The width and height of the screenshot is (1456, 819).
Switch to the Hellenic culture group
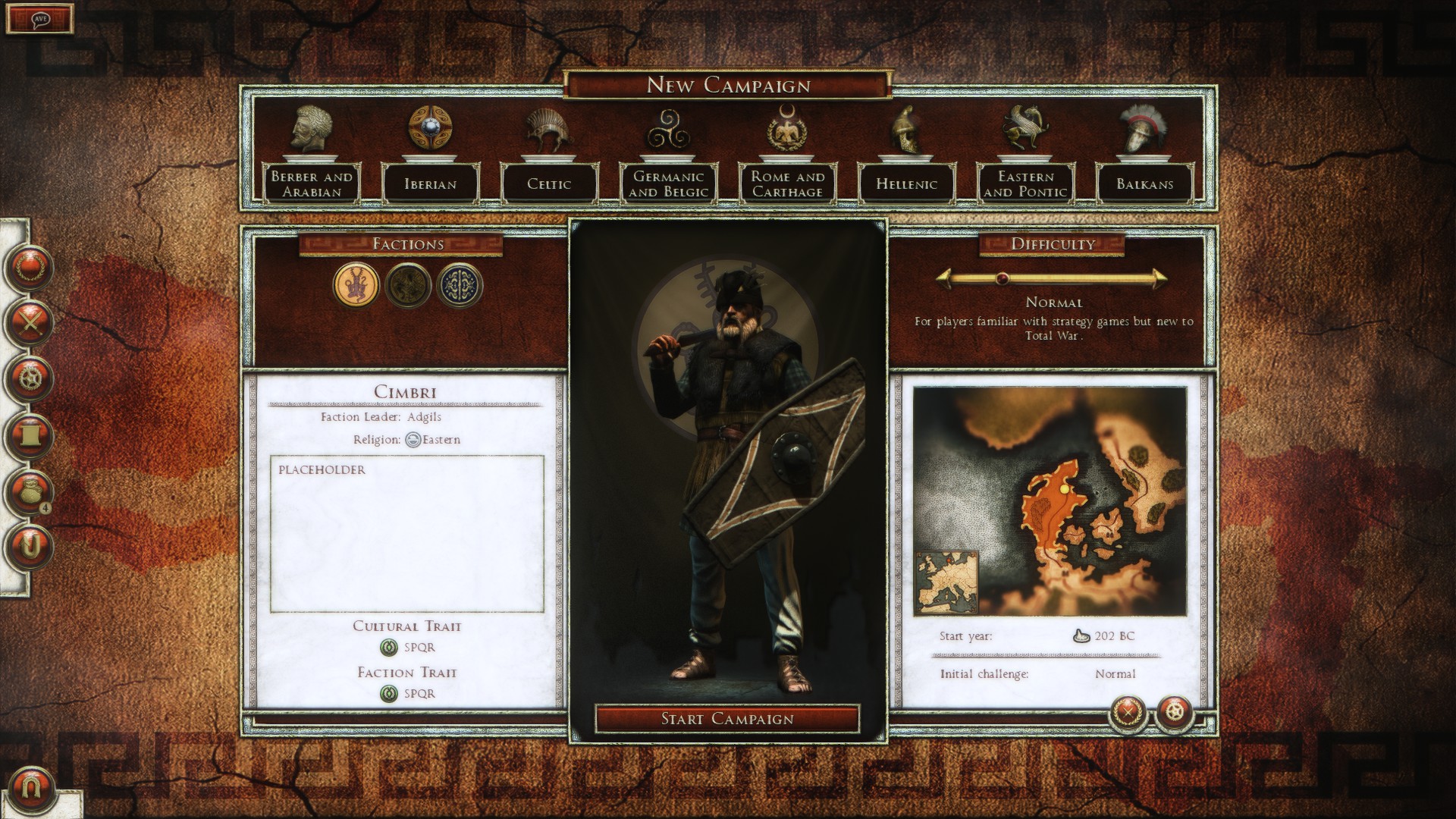click(906, 184)
